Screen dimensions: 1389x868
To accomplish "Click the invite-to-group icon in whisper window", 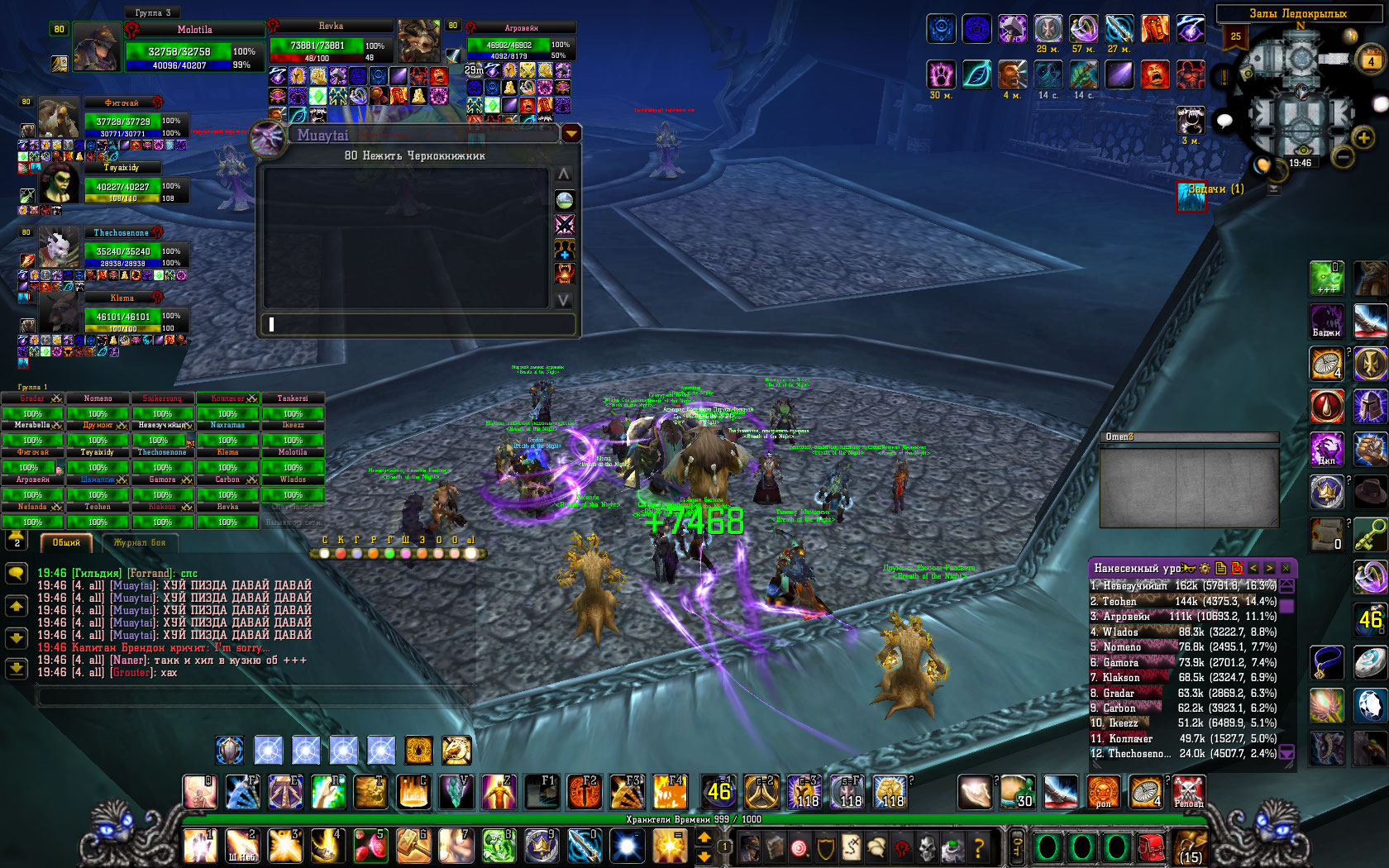I will [x=565, y=249].
